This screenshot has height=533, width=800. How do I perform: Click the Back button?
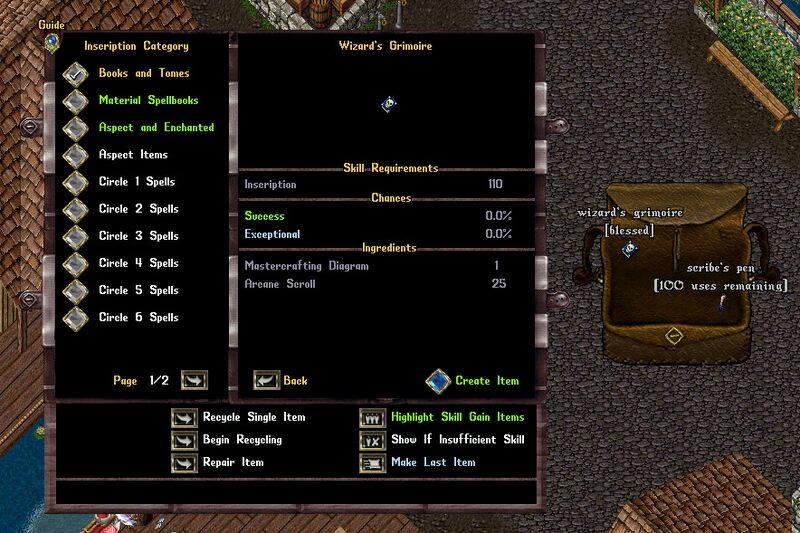coord(266,380)
